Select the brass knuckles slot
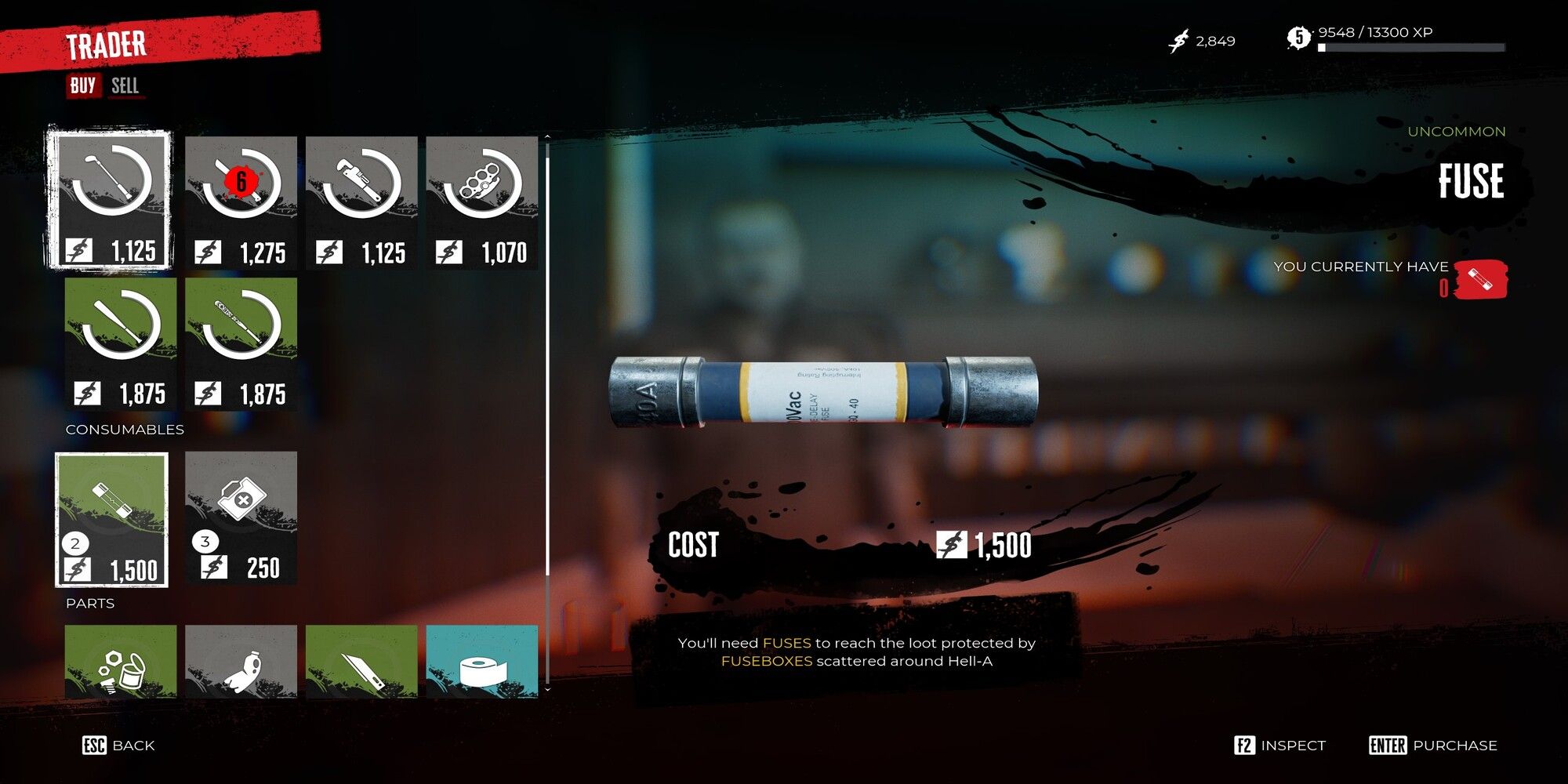The height and width of the screenshot is (784, 1568). [x=481, y=202]
